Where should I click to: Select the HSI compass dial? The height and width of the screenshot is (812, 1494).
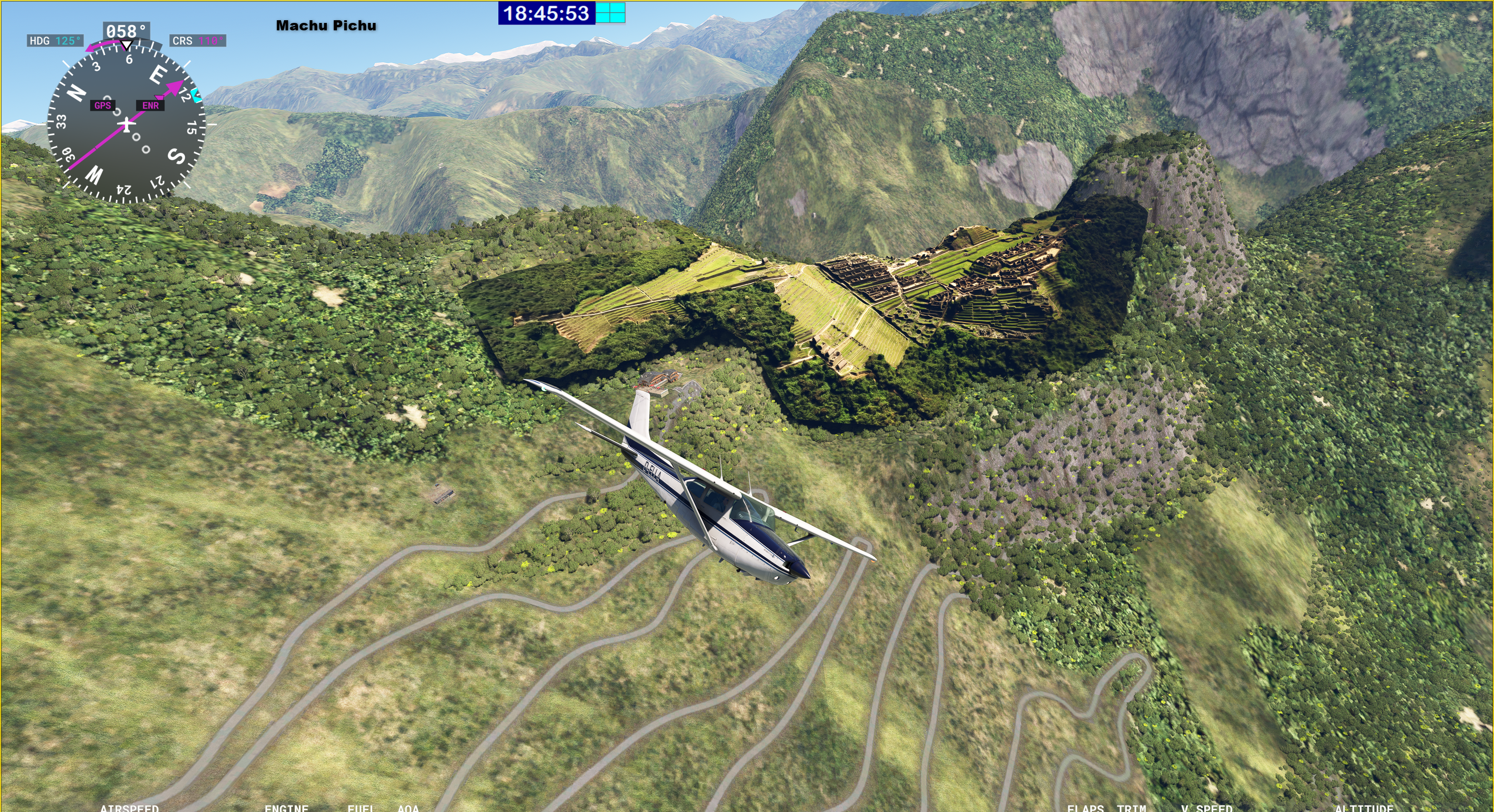point(126,124)
